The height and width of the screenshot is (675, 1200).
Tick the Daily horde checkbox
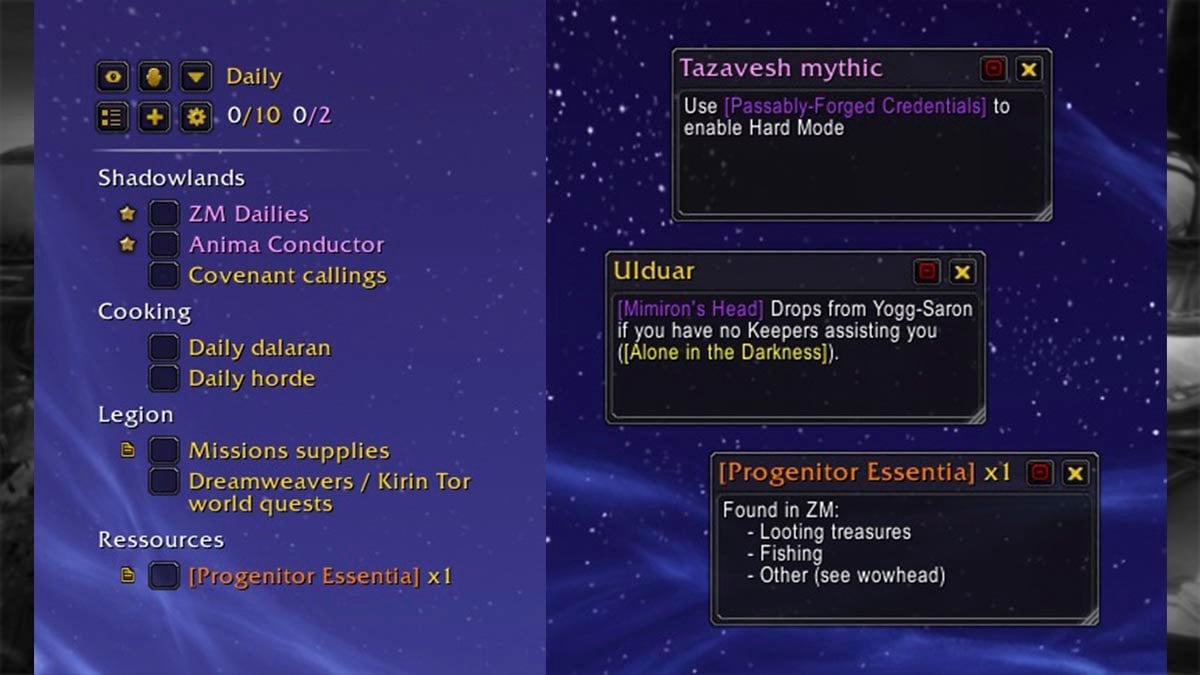pyautogui.click(x=164, y=378)
